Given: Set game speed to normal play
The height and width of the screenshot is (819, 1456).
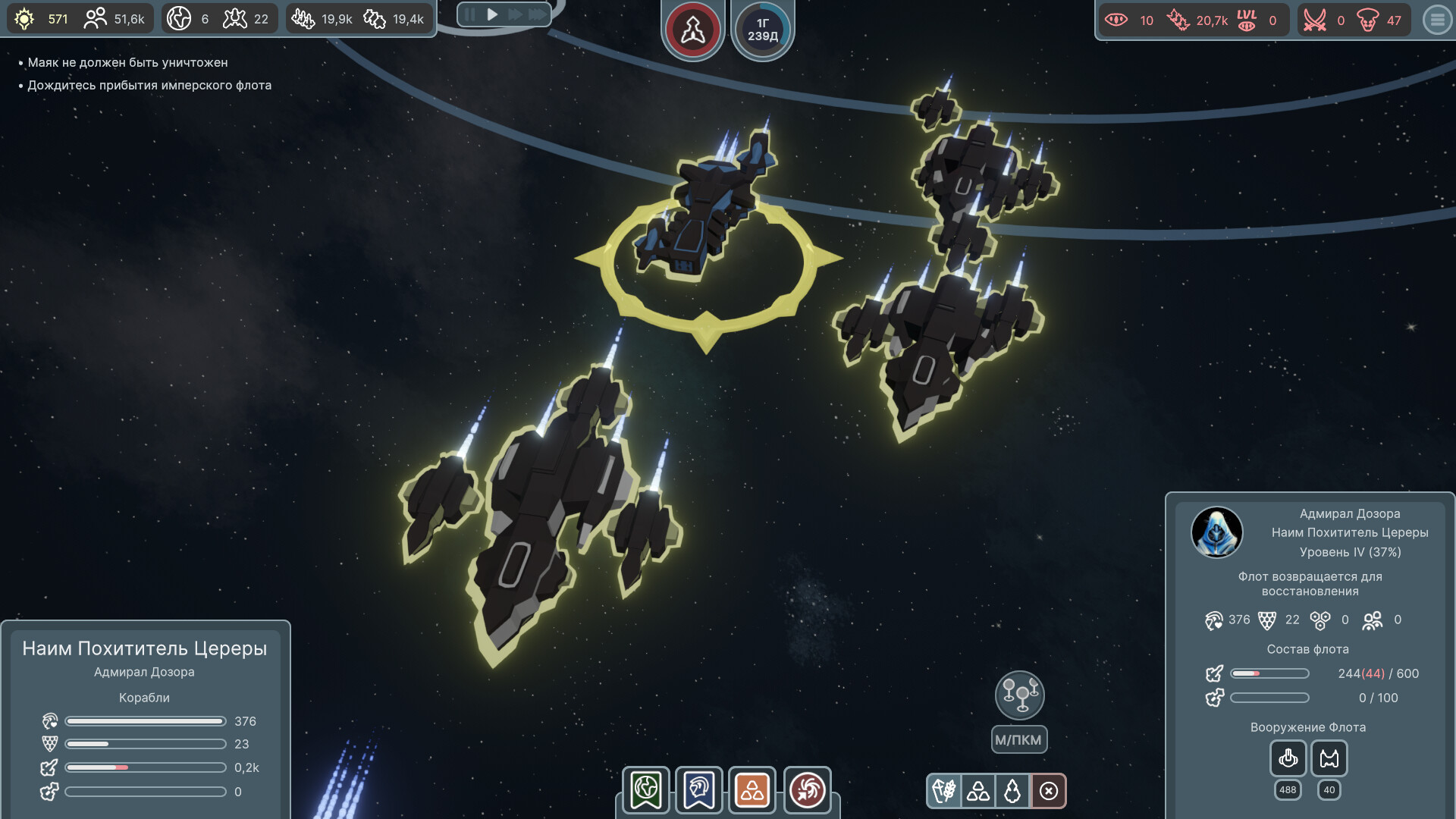Looking at the screenshot, I should pyautogui.click(x=492, y=14).
